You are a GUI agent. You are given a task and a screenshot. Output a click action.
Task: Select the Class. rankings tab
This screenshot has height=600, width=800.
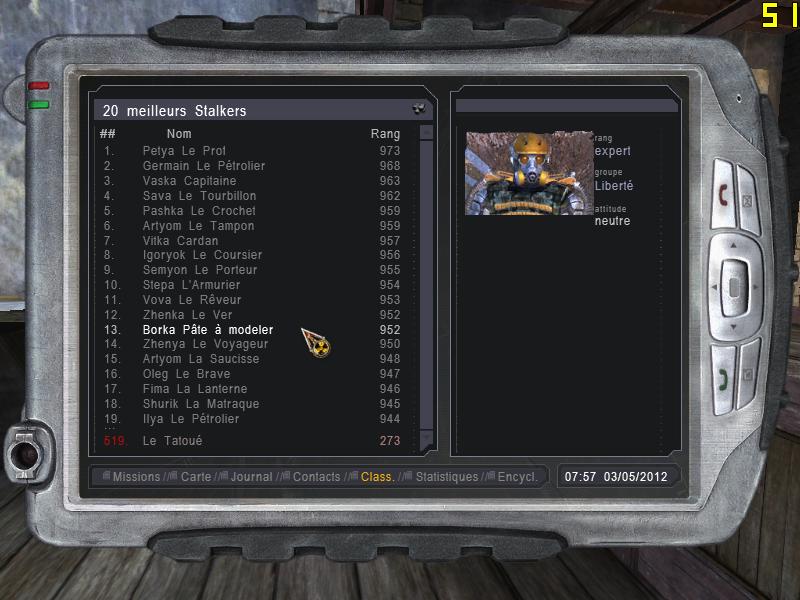tap(377, 477)
